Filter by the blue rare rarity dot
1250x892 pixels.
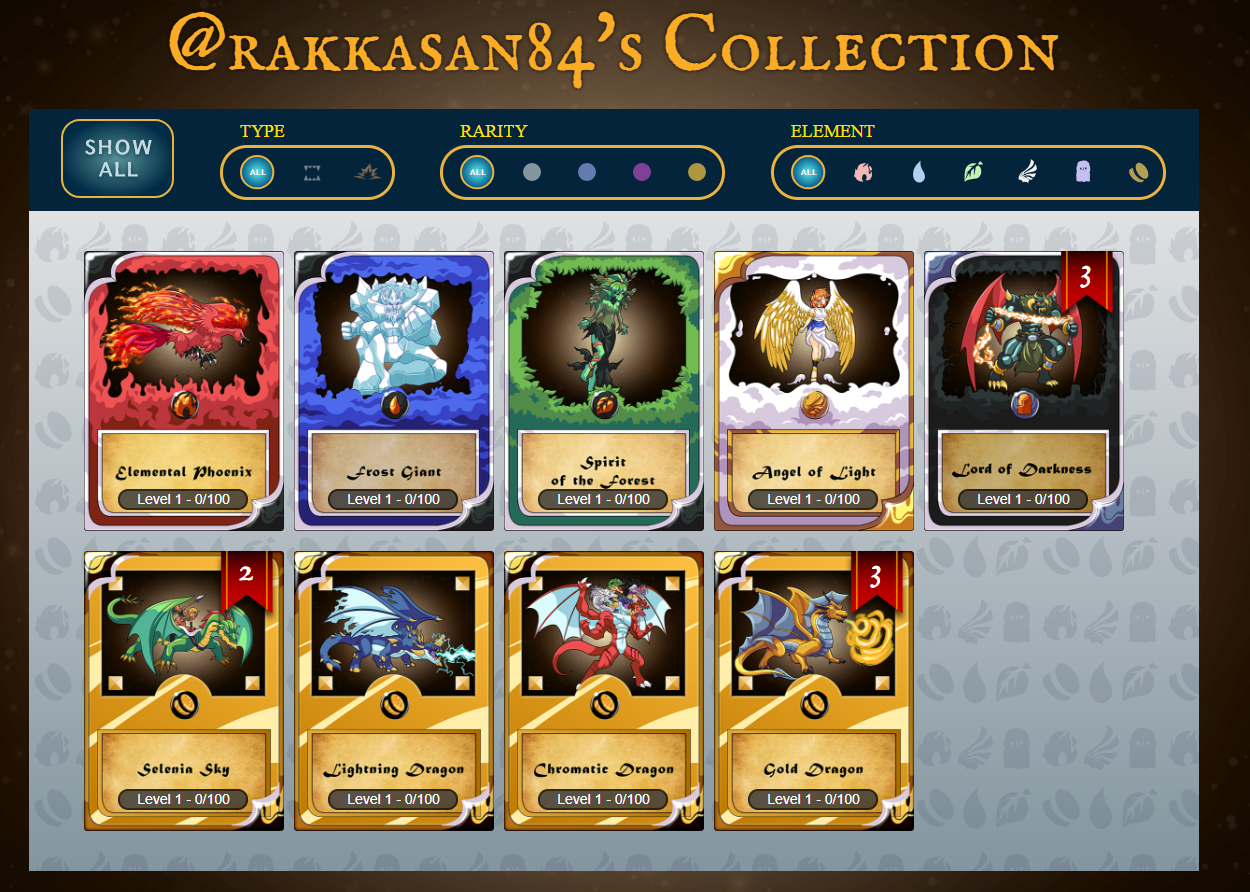coord(587,173)
